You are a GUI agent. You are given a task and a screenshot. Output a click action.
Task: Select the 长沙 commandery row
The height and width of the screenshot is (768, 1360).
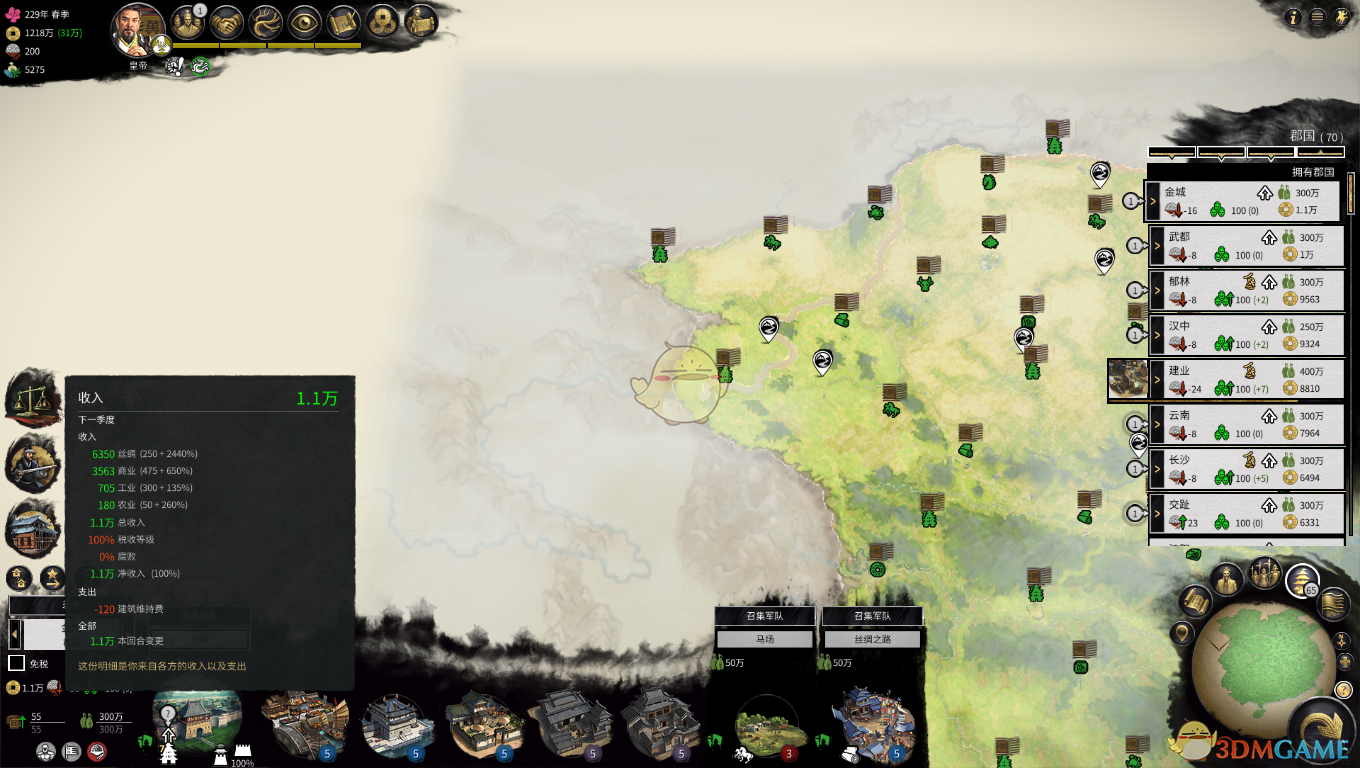pyautogui.click(x=1245, y=469)
